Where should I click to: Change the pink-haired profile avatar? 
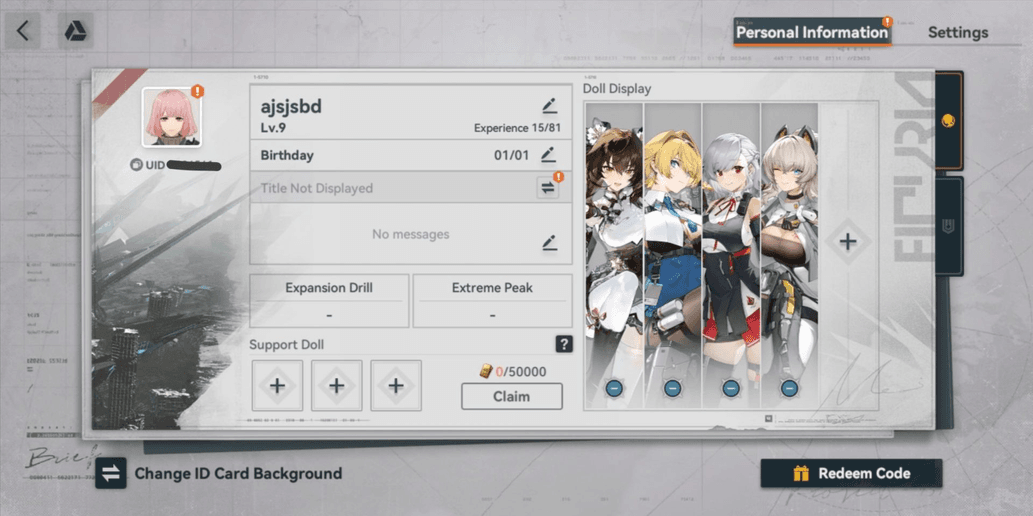tap(171, 116)
